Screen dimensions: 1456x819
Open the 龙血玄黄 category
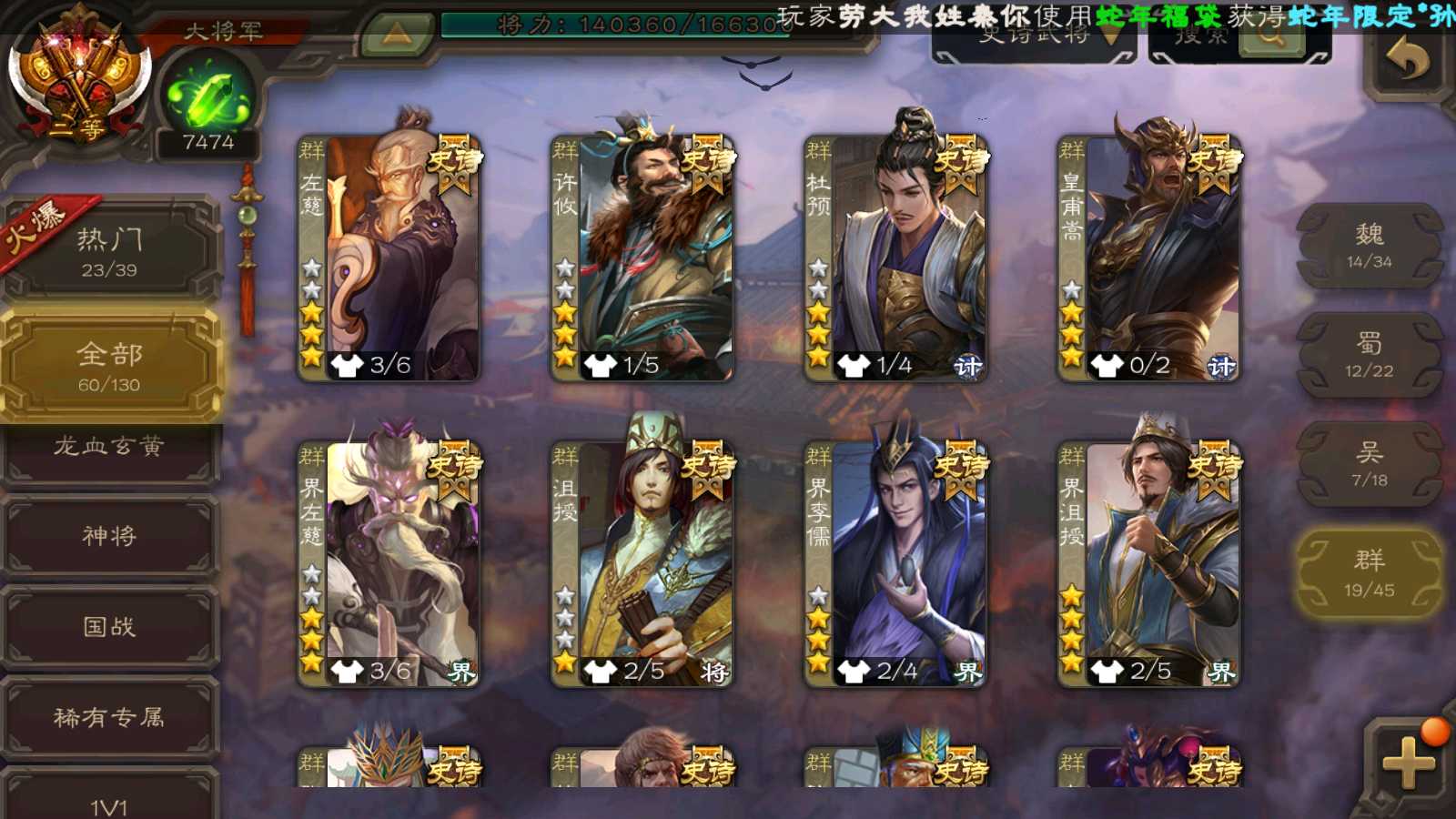pyautogui.click(x=109, y=449)
